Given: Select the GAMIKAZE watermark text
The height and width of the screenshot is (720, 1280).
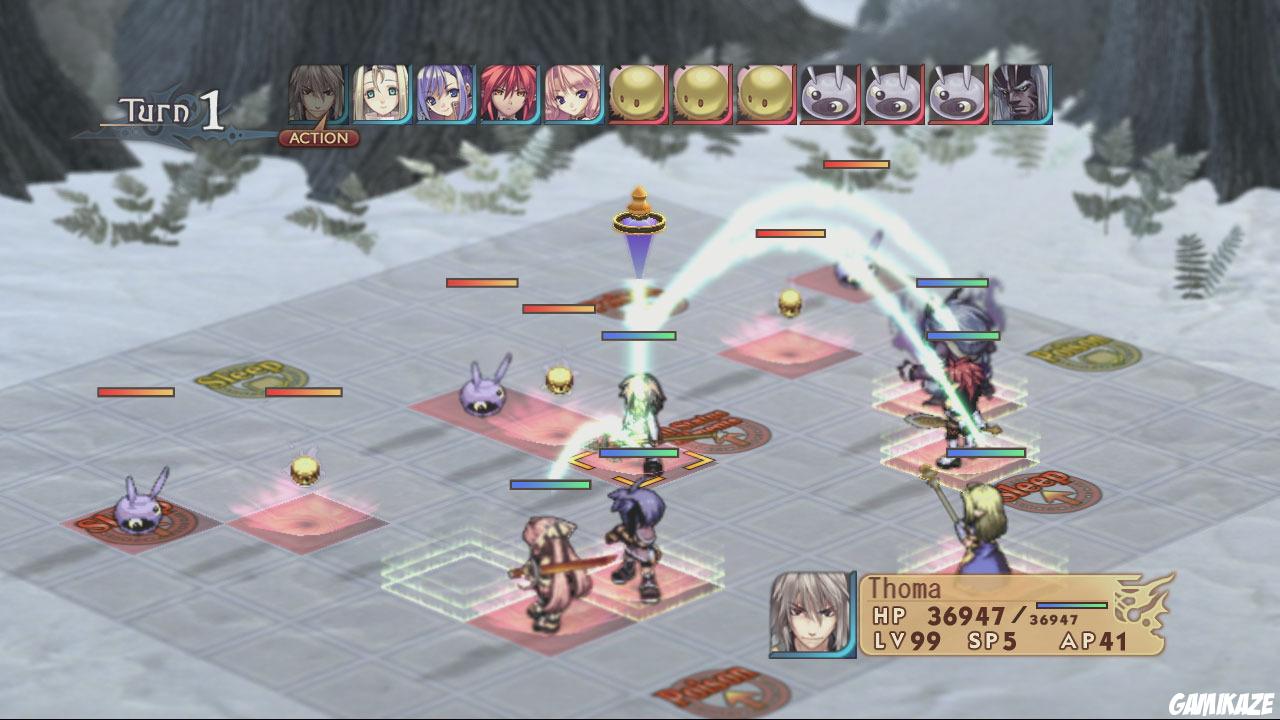Looking at the screenshot, I should point(1222,703).
